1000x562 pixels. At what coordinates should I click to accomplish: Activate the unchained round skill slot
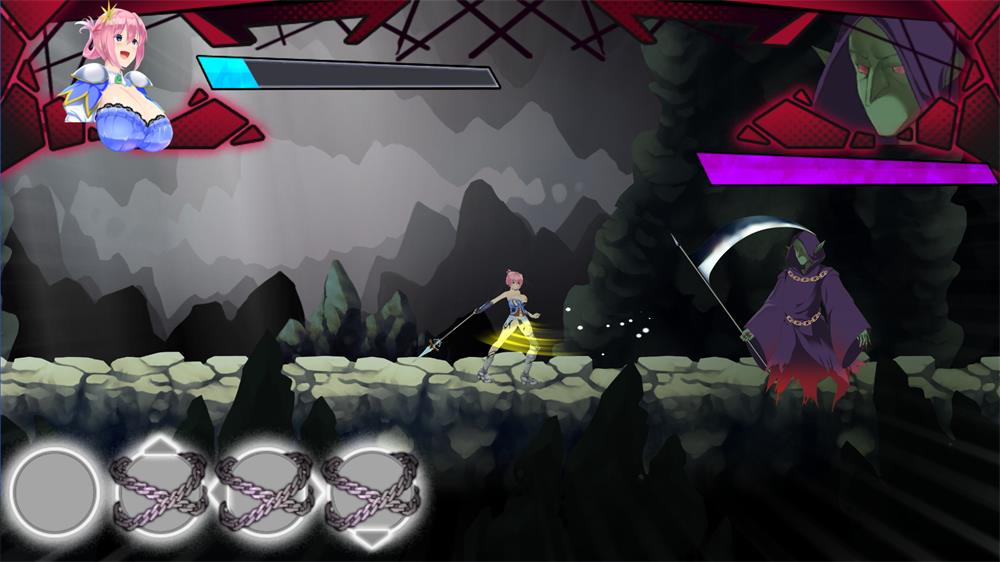point(55,492)
